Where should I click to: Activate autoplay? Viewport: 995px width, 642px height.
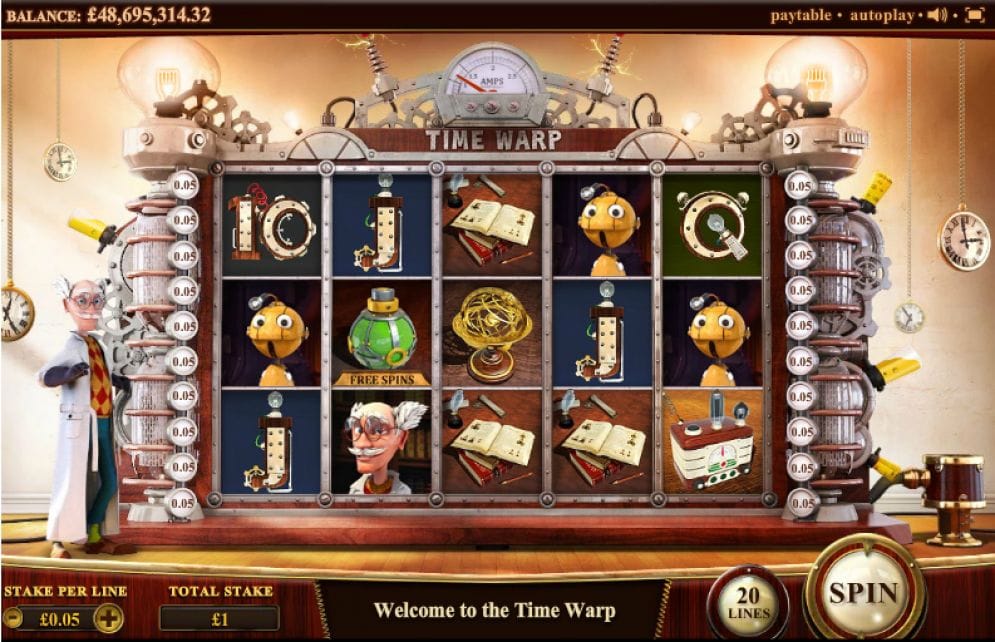click(881, 15)
